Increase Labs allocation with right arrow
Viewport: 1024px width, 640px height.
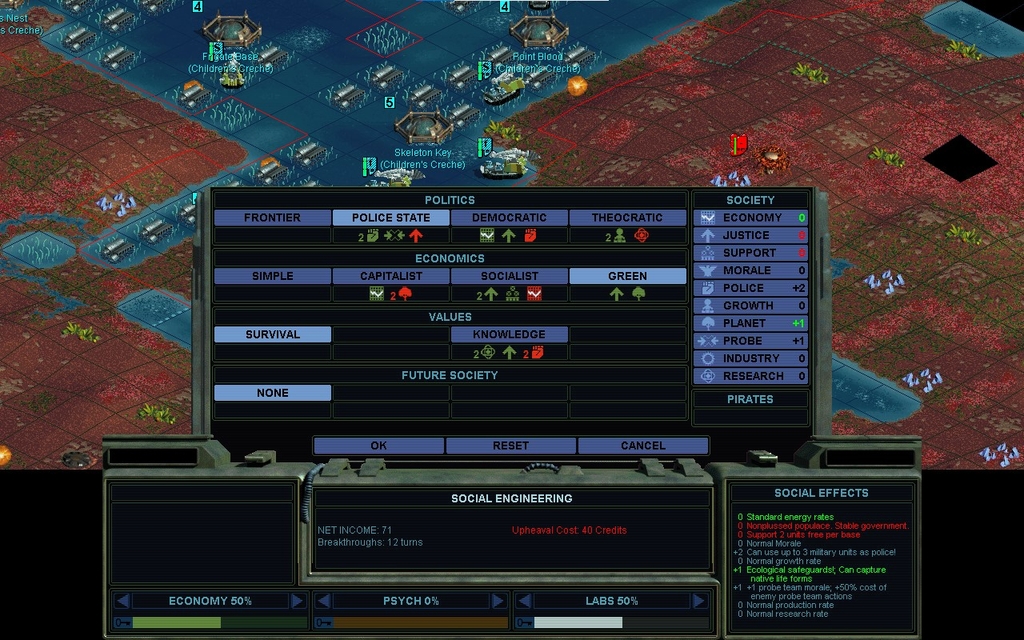(697, 601)
